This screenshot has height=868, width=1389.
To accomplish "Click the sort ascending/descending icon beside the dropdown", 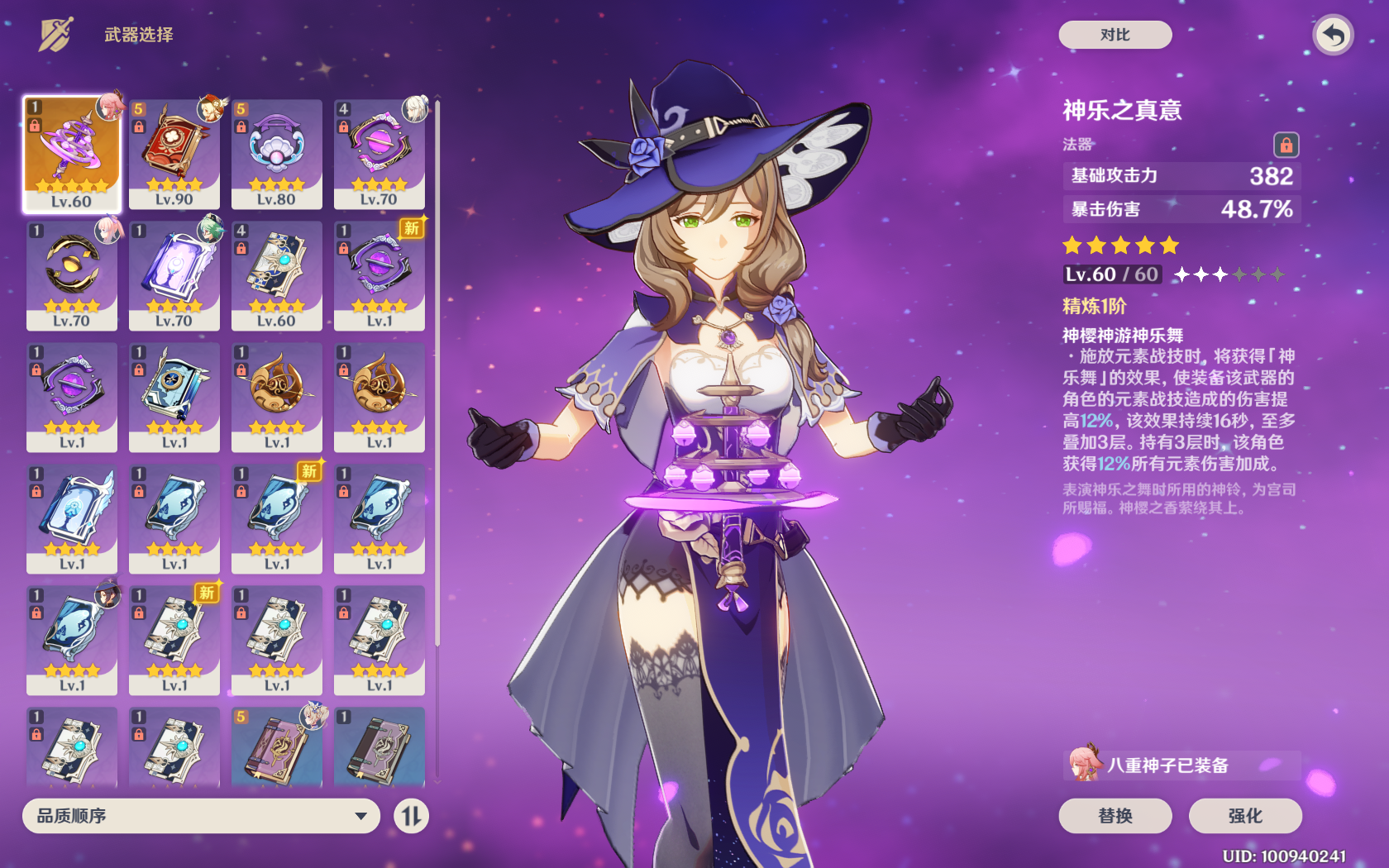I will click(411, 816).
